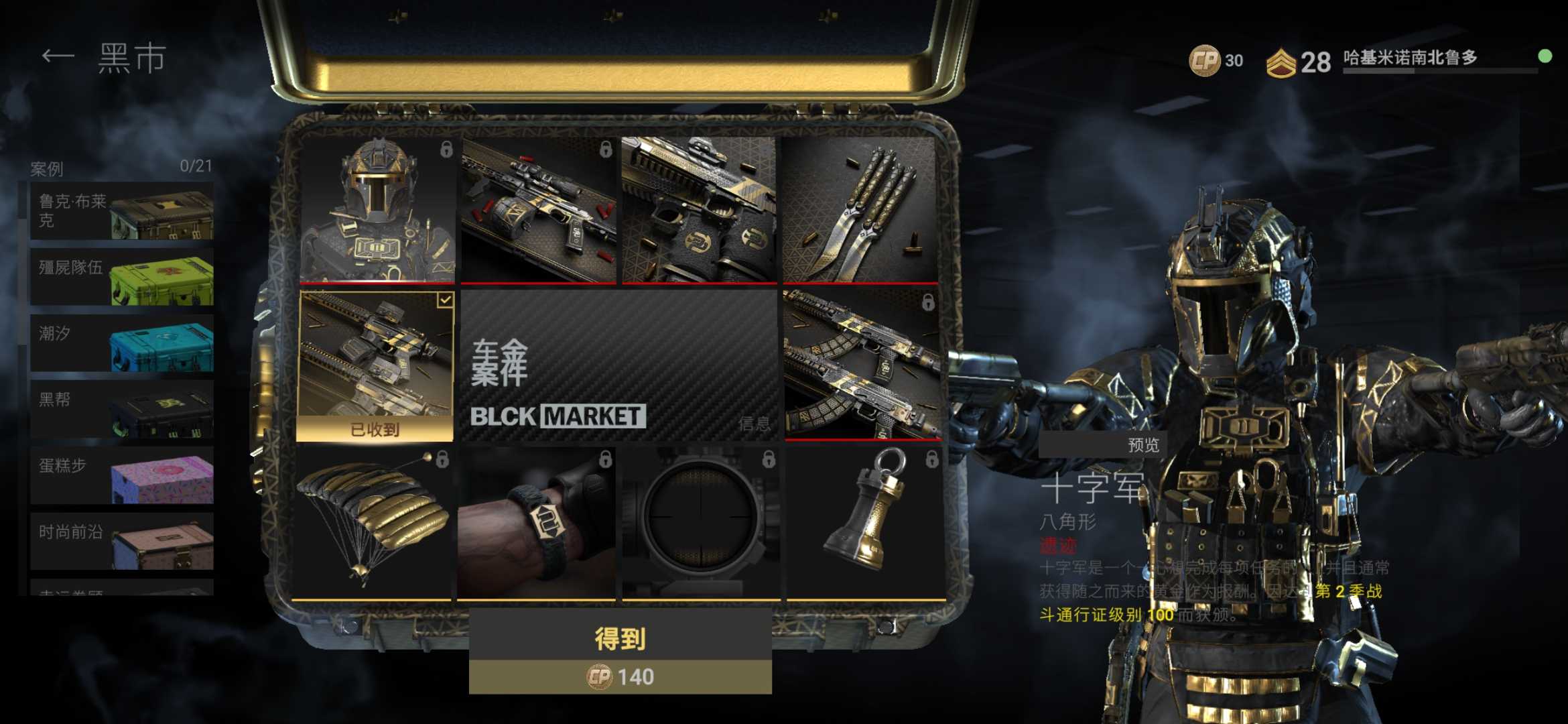Choose the gold-black parachute tile
Viewport: 1568px width, 724px height.
[x=374, y=523]
